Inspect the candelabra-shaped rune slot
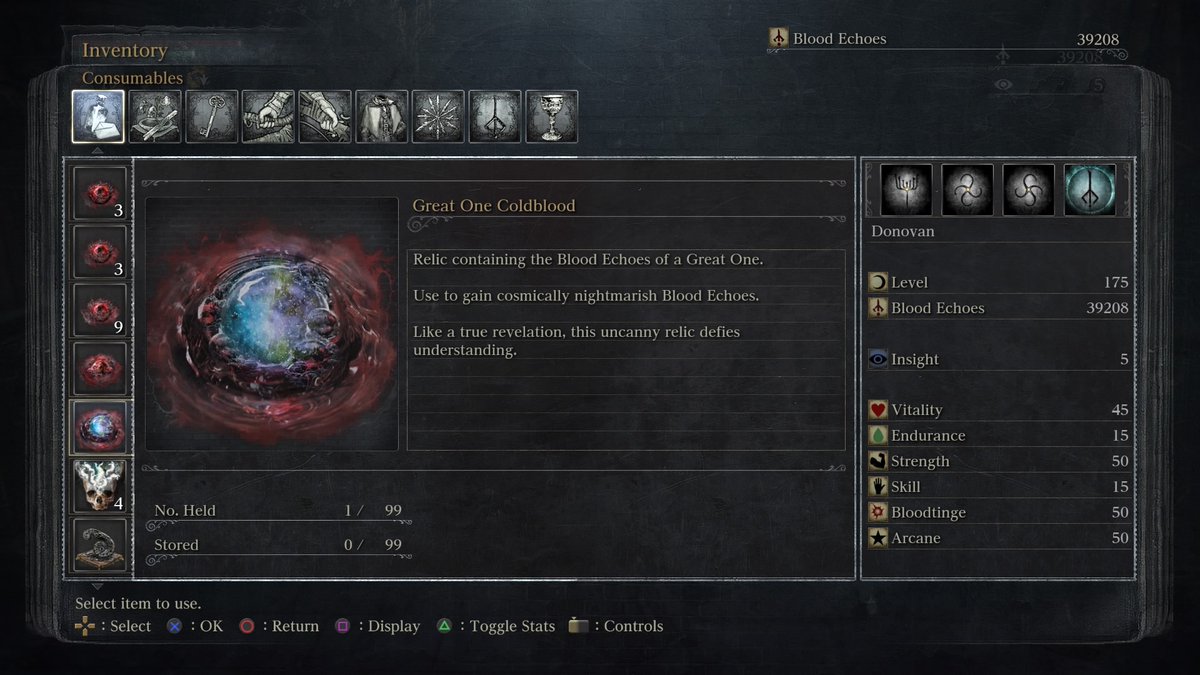The image size is (1200, 675). [x=906, y=190]
